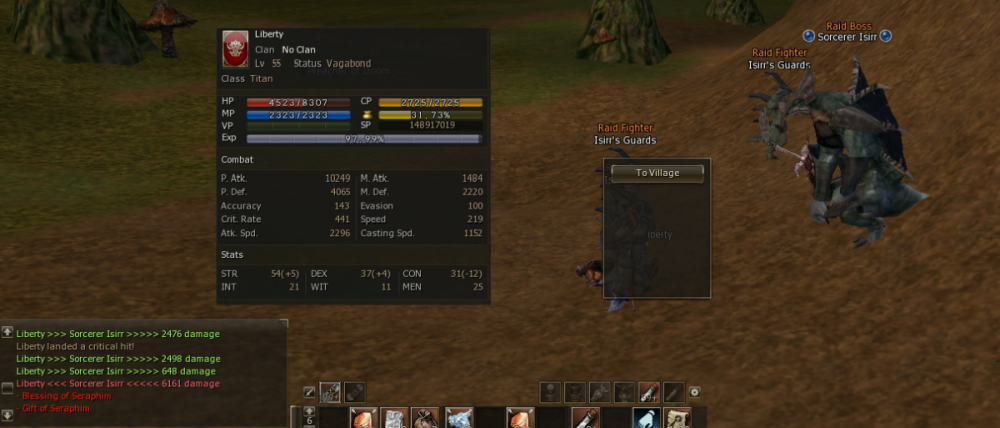This screenshot has width=1000, height=428.
Task: Activate the pale blue crystal hotbar item
Action: (x=459, y=417)
